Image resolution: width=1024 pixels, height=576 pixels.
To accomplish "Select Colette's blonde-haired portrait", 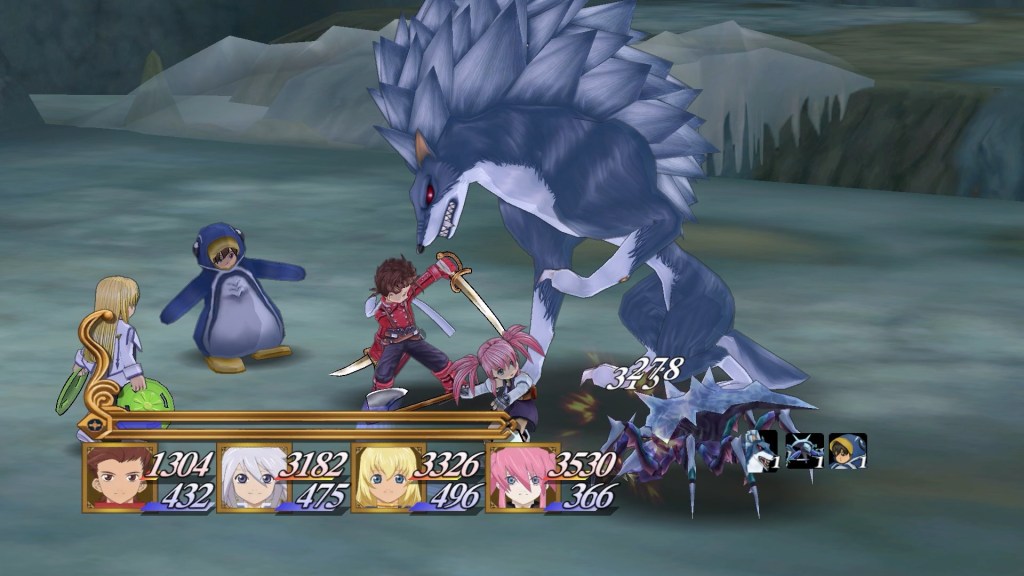I will tap(387, 478).
